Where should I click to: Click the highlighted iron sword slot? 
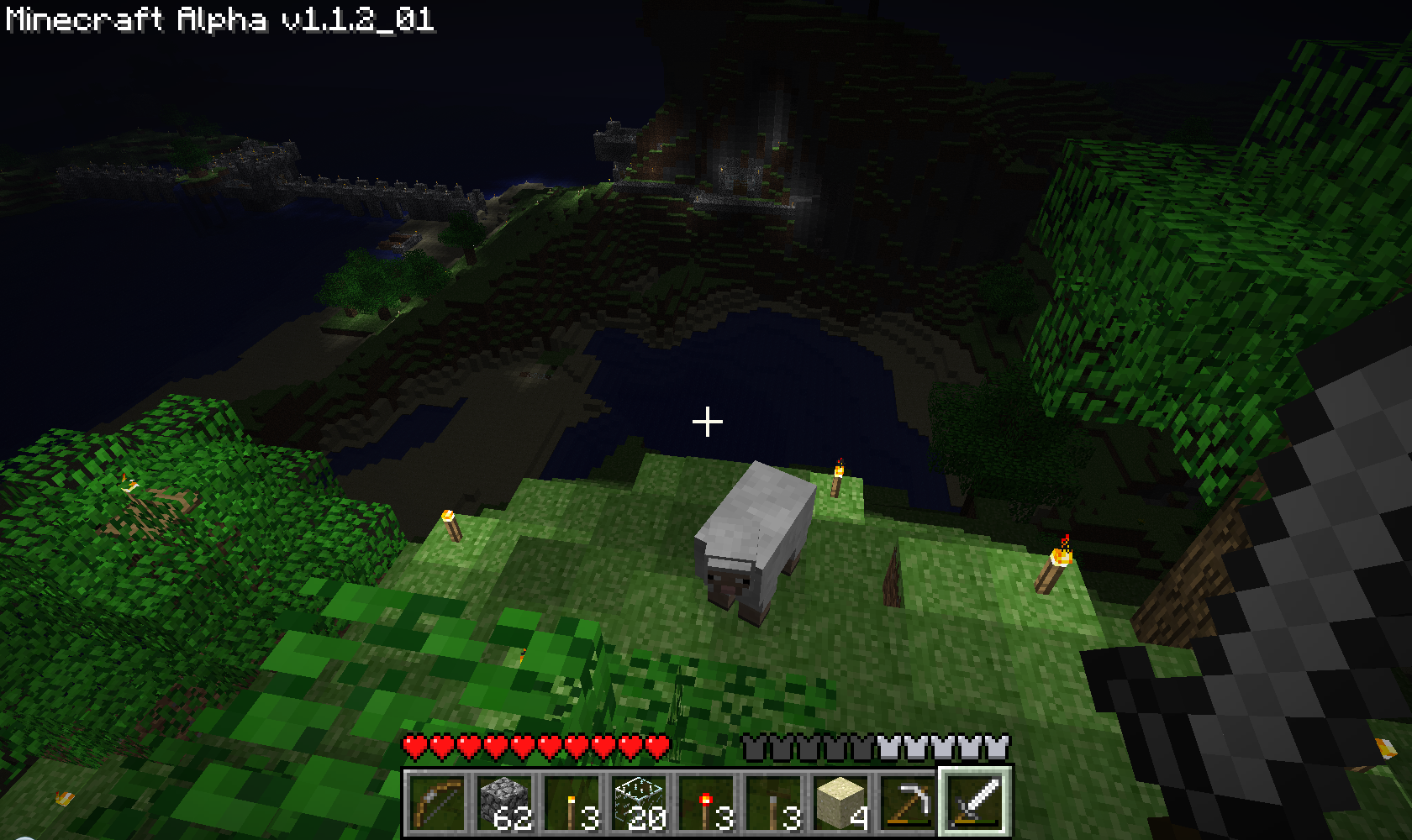point(975,801)
